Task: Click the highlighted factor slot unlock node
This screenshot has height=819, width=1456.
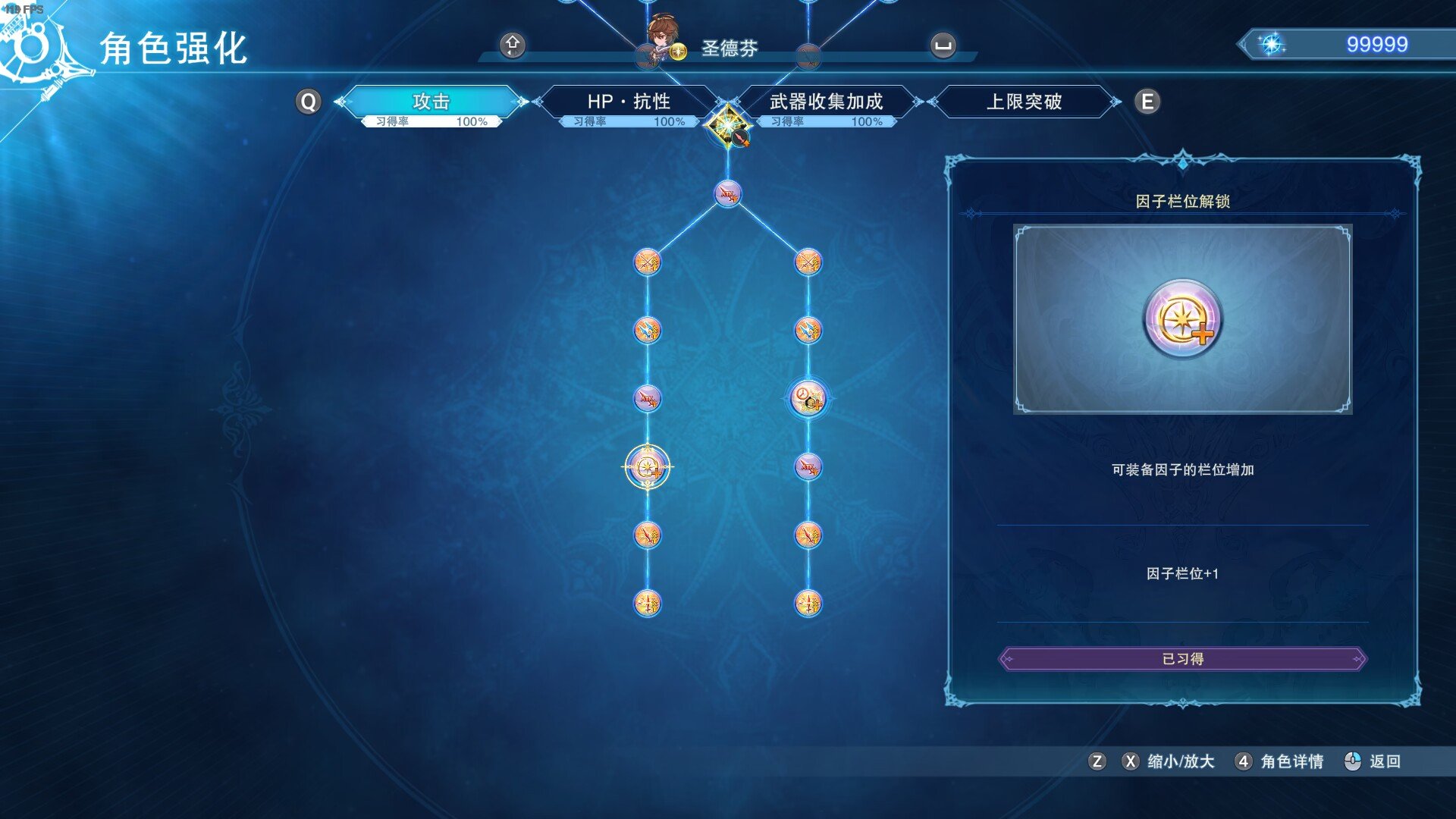Action: (646, 466)
